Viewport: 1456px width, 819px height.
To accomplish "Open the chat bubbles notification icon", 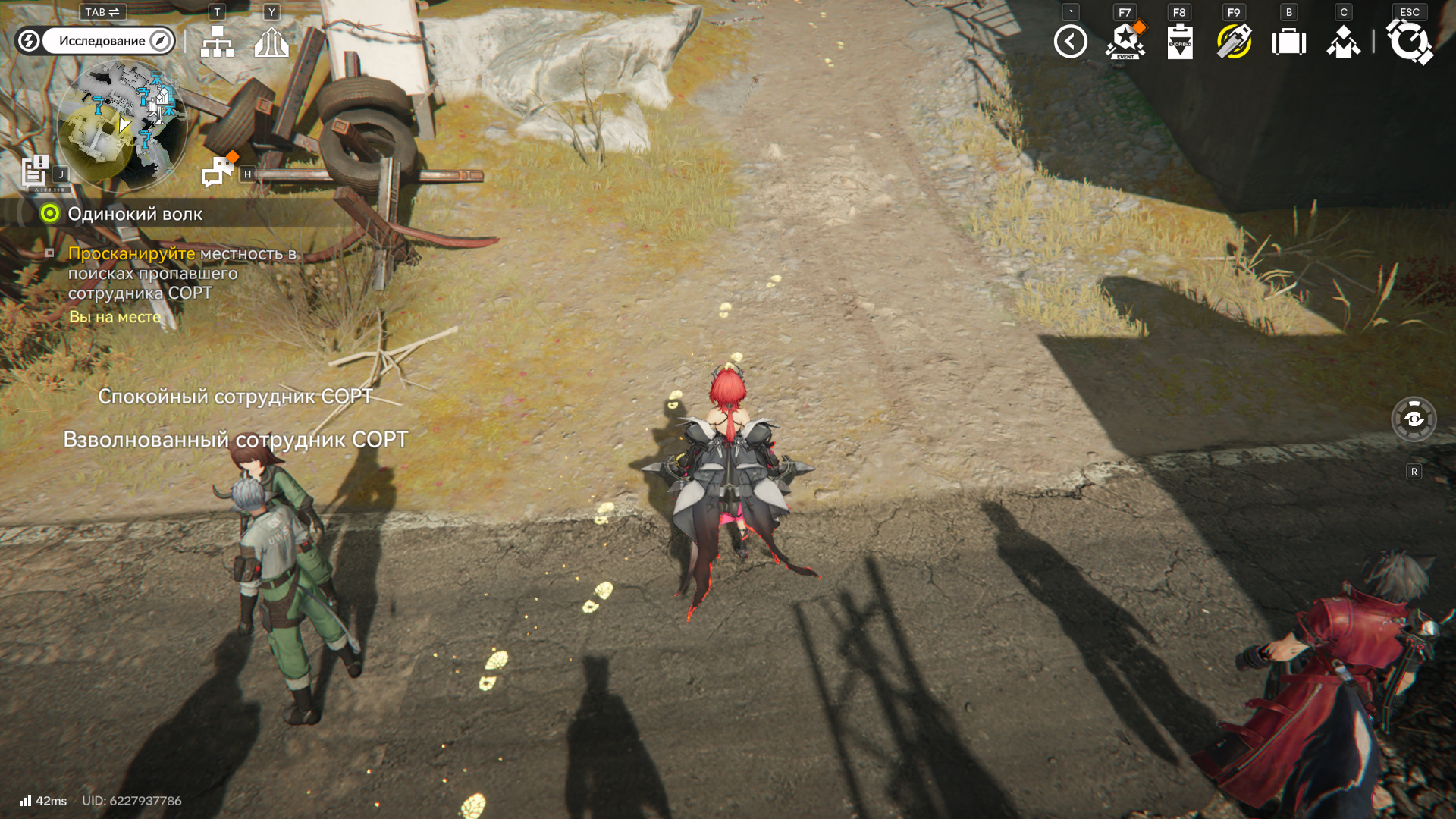I will (x=218, y=171).
